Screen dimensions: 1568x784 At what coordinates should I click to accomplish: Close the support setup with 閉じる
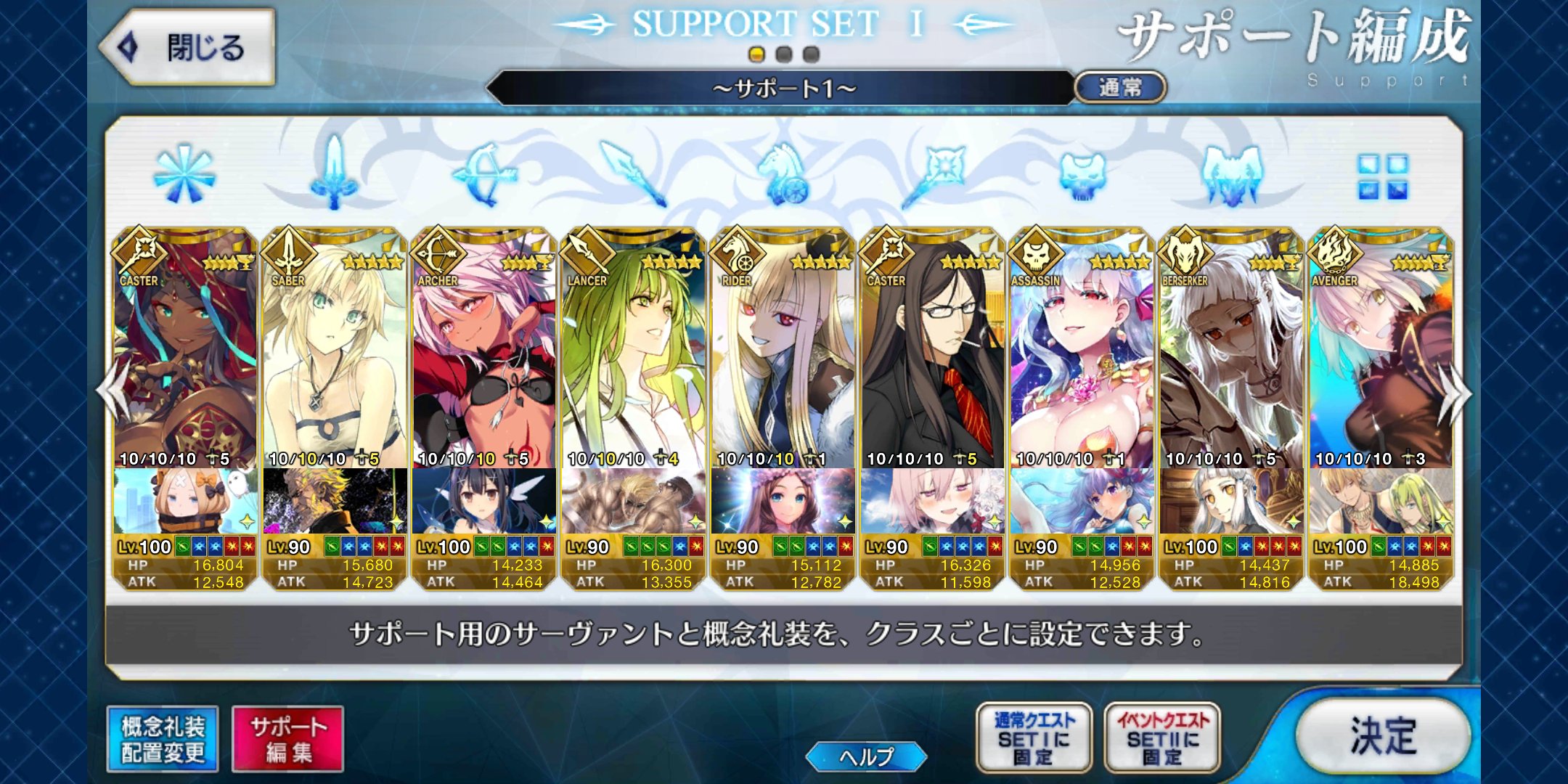(189, 48)
